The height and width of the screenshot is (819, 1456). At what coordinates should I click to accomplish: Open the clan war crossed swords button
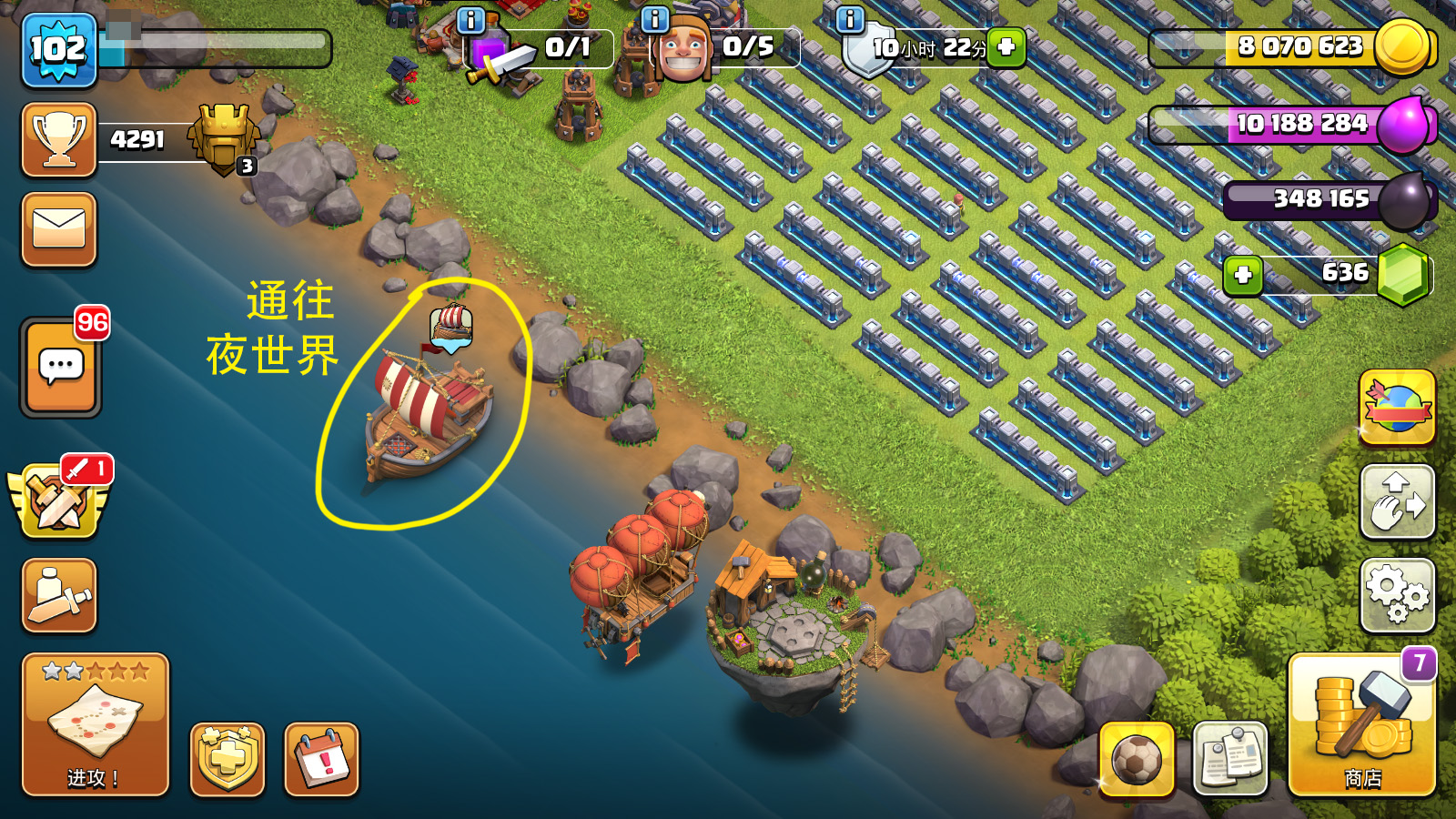tap(59, 500)
